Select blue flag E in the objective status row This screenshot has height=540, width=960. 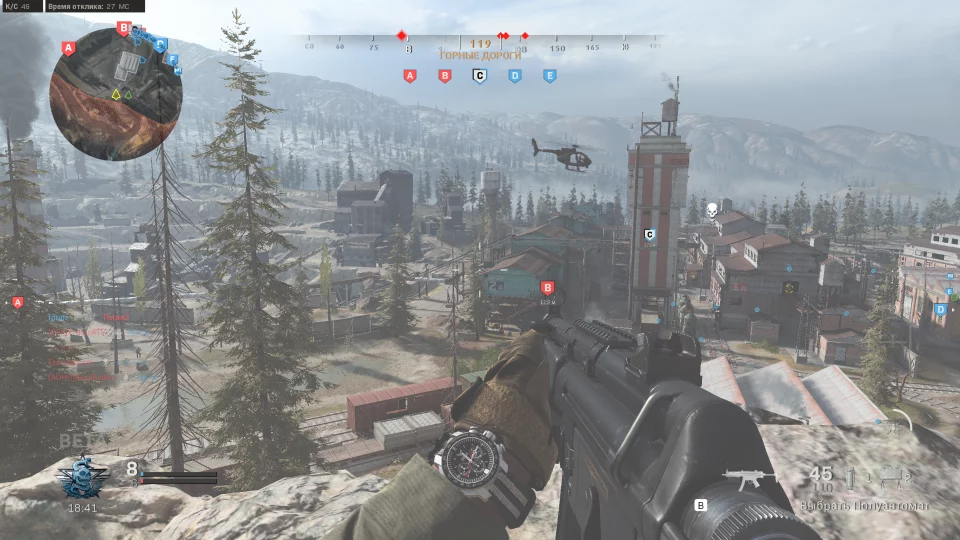549,75
